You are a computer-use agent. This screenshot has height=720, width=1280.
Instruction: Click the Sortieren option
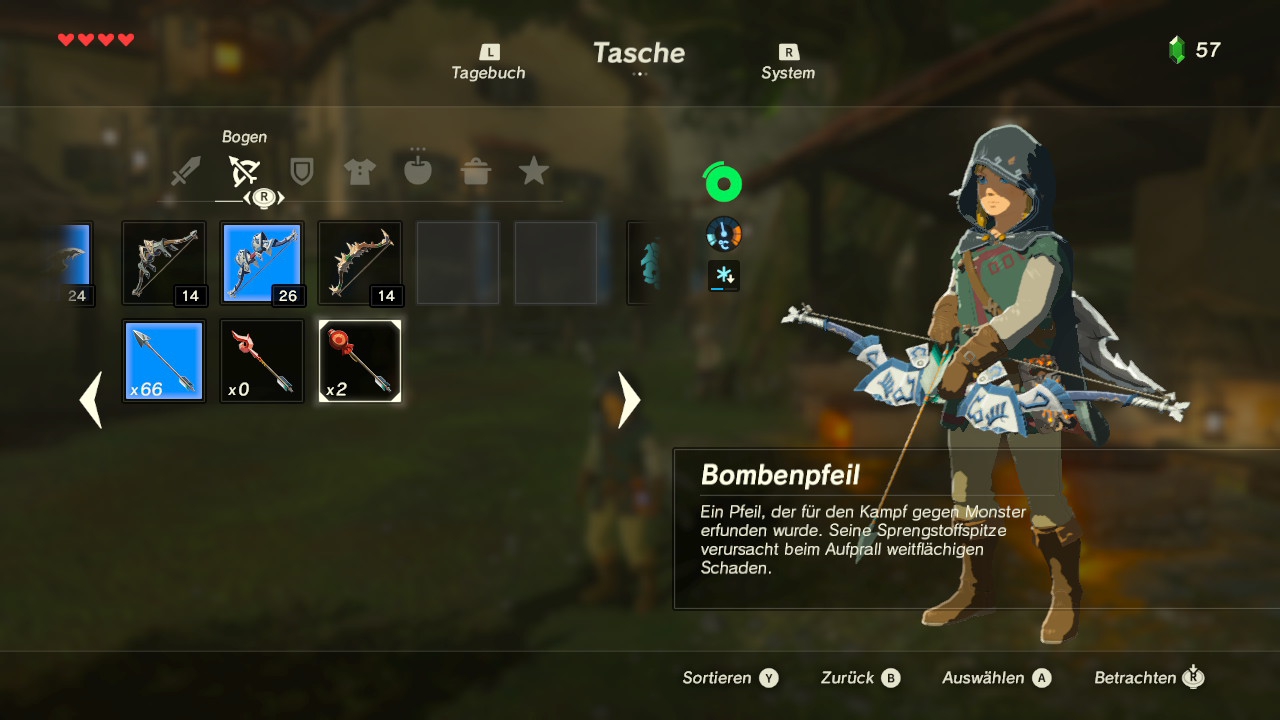click(729, 678)
